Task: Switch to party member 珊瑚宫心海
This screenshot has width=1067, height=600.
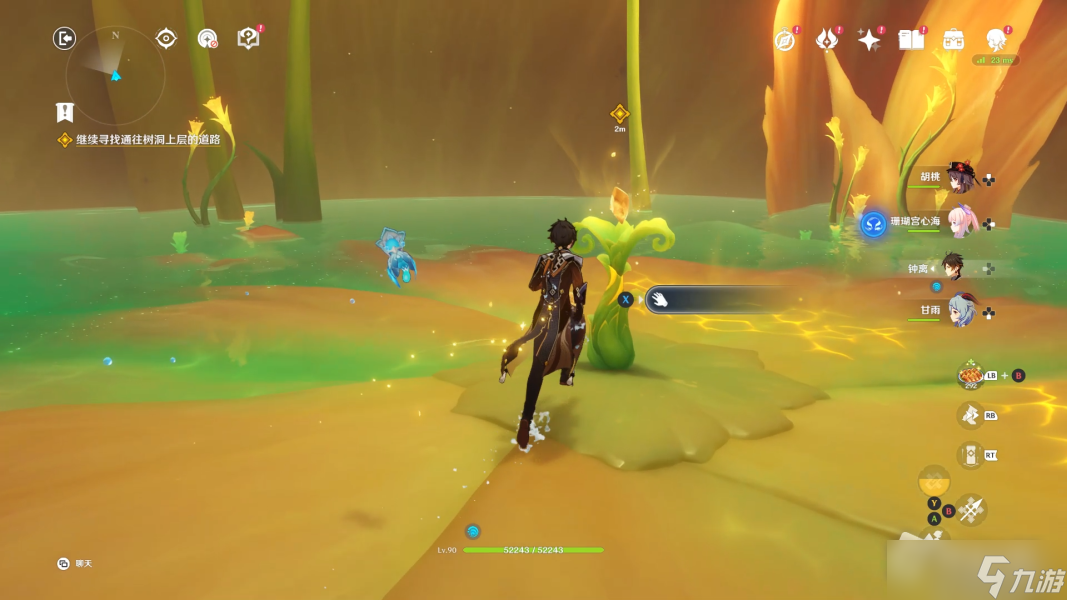Action: 959,222
